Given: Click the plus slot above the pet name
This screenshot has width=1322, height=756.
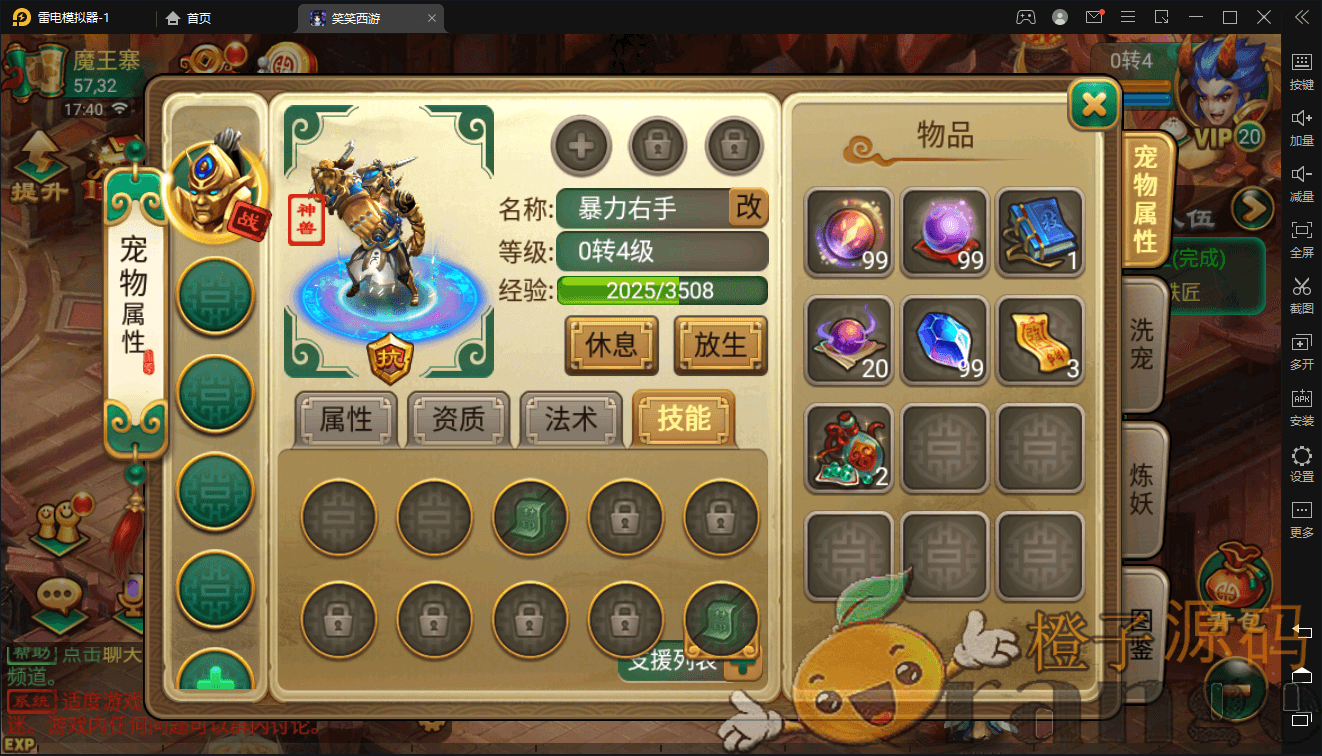Looking at the screenshot, I should pyautogui.click(x=581, y=147).
